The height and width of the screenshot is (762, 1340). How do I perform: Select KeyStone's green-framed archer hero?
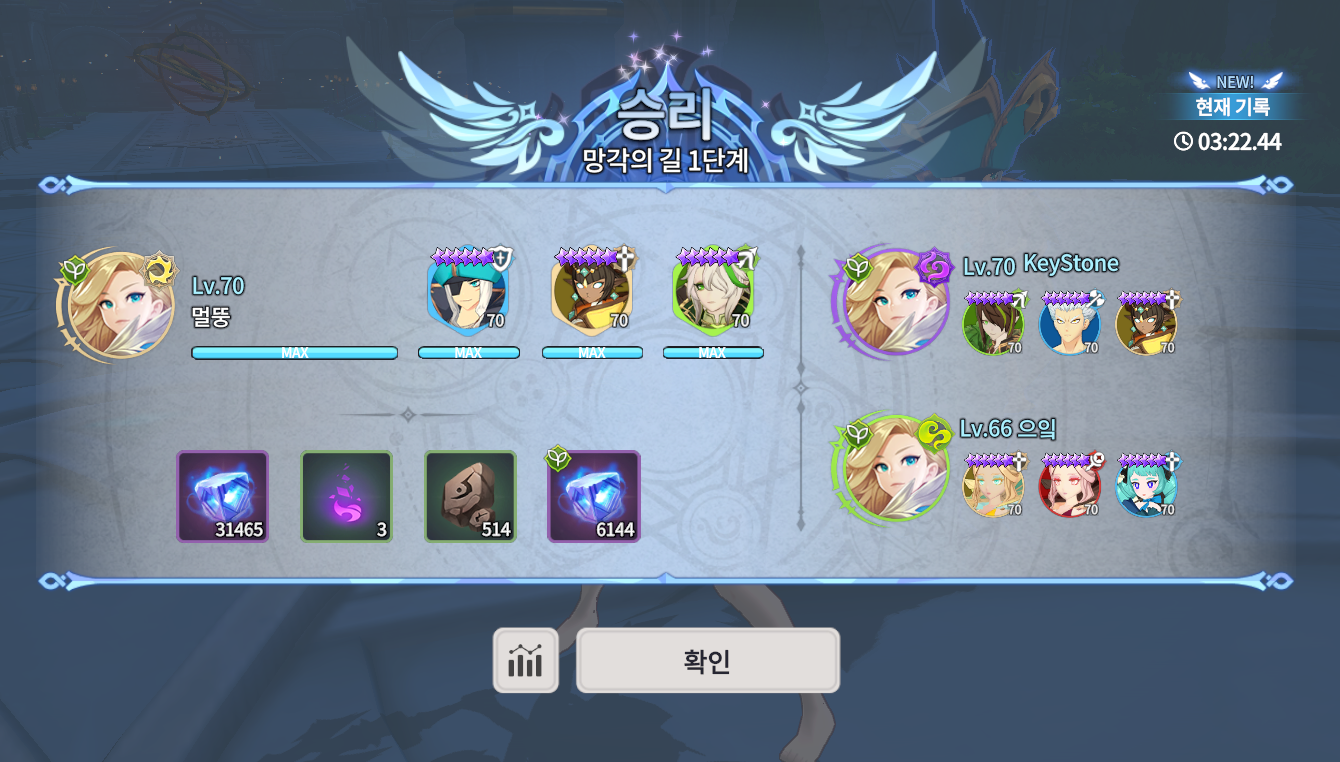click(x=993, y=325)
